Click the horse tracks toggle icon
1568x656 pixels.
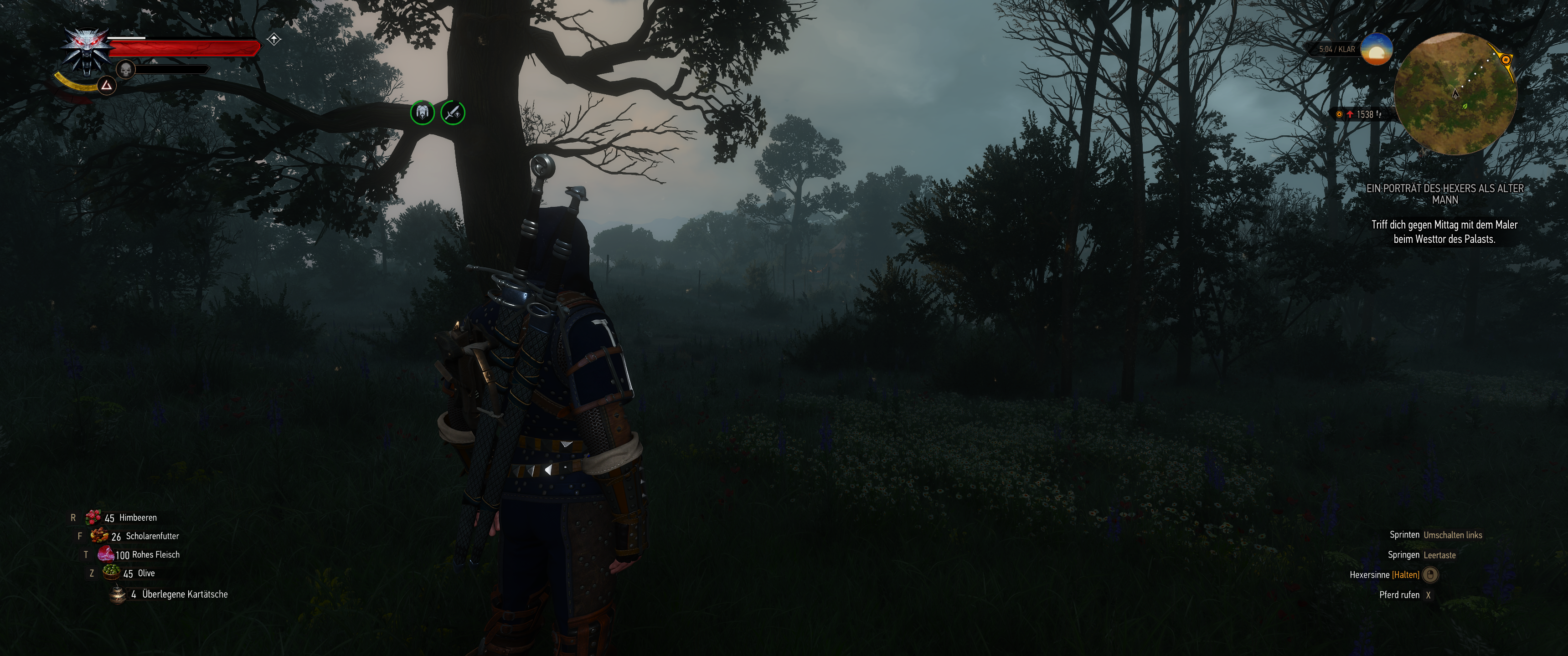(1379, 115)
